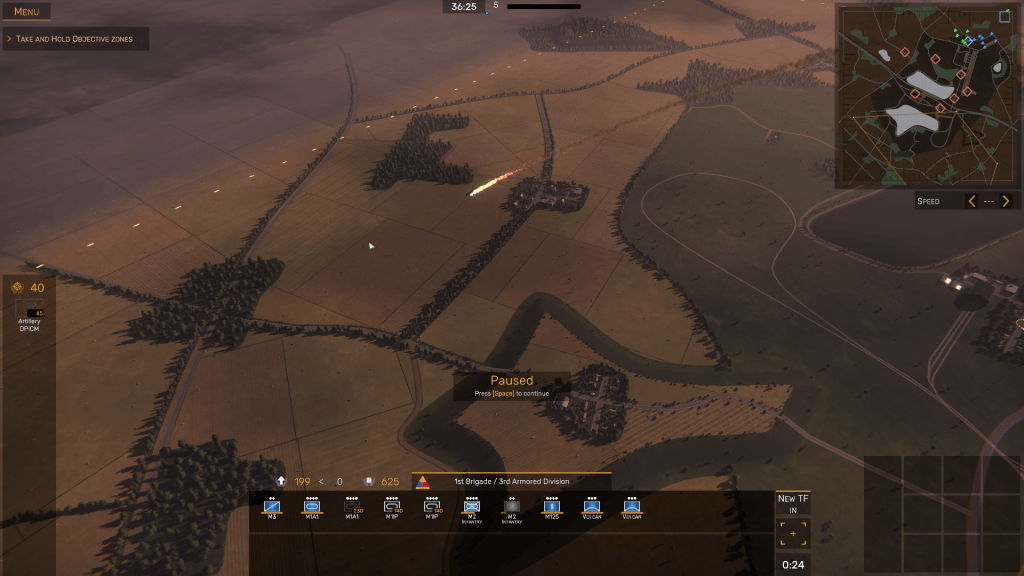Expand the Take and Hold Objective zones tracker
This screenshot has height=576, width=1024.
click(76, 39)
